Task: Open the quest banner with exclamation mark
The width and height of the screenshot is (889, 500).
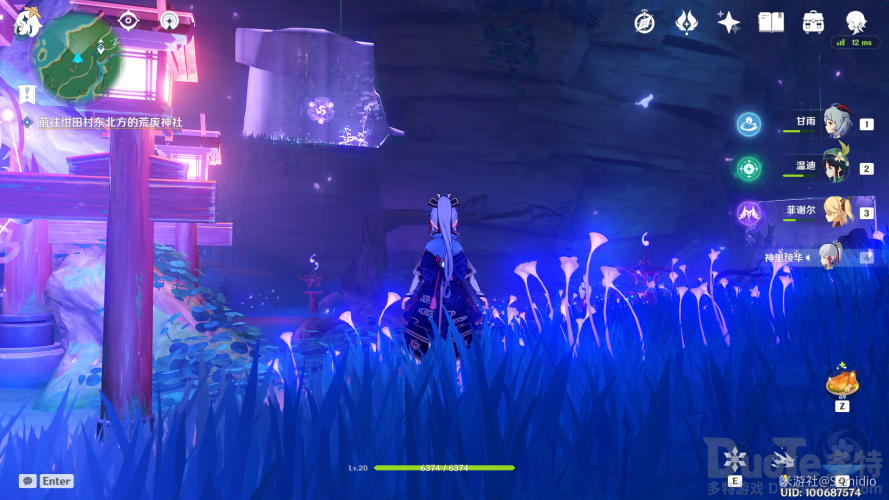Action: point(27,93)
